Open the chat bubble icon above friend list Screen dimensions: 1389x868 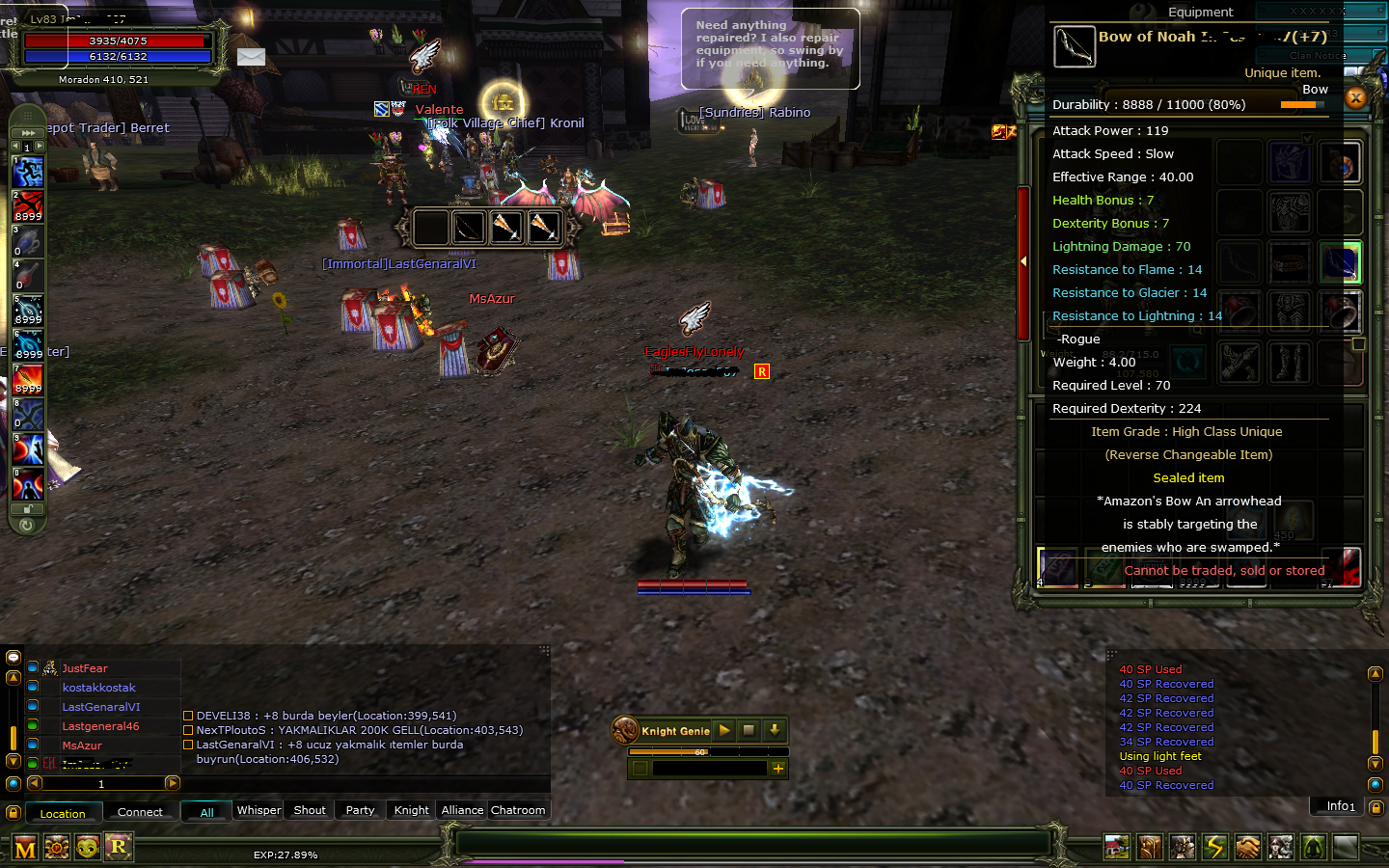13,657
